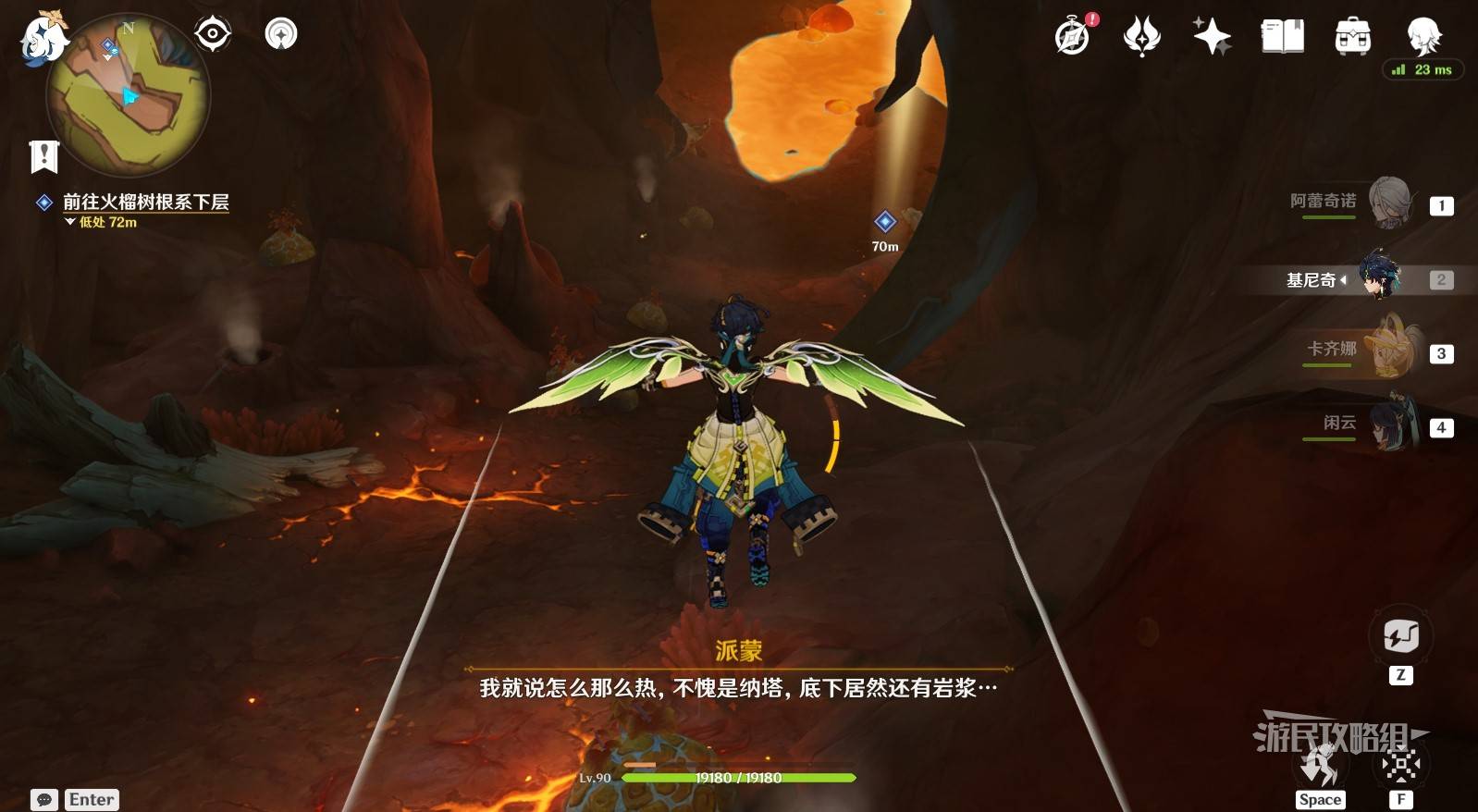Viewport: 1478px width, 812px height.
Task: Click the quest navigation target icon
Action: 213,34
